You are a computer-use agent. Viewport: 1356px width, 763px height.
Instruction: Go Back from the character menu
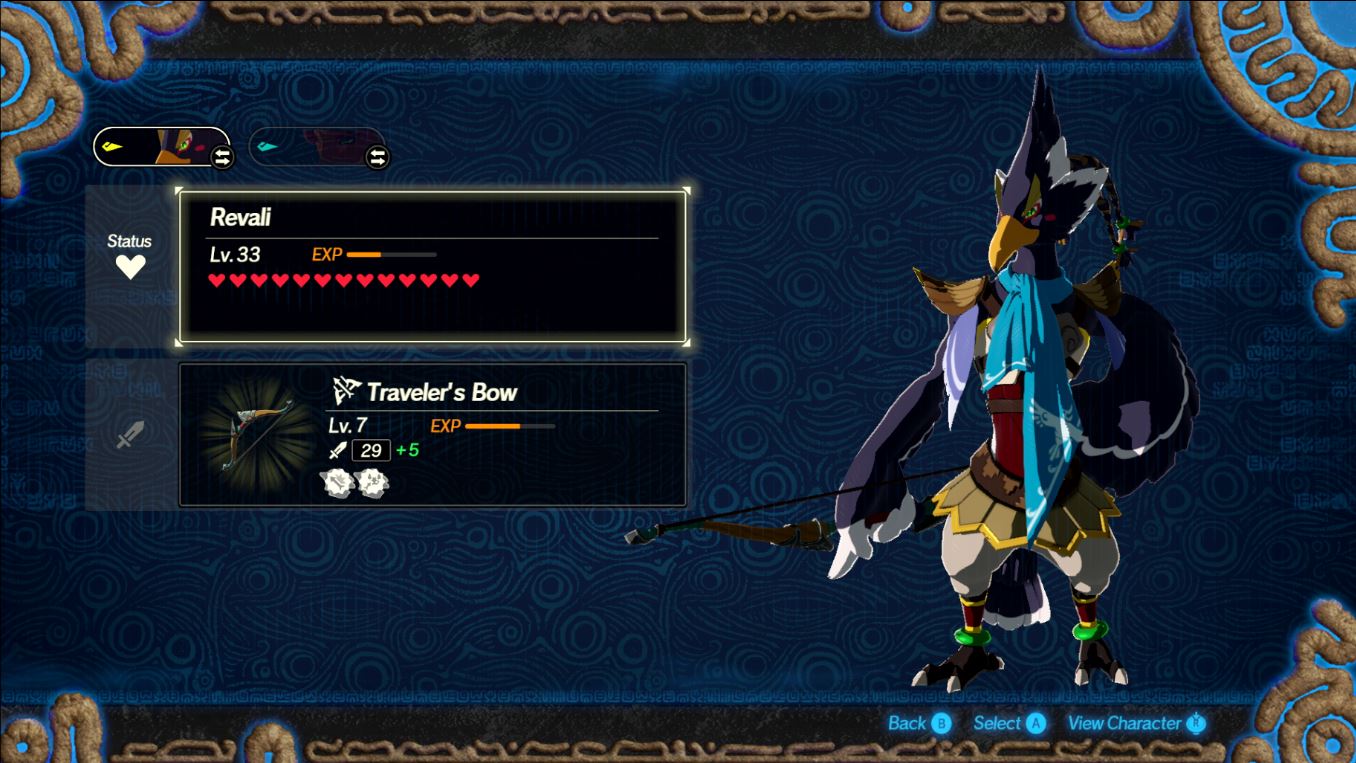click(919, 723)
